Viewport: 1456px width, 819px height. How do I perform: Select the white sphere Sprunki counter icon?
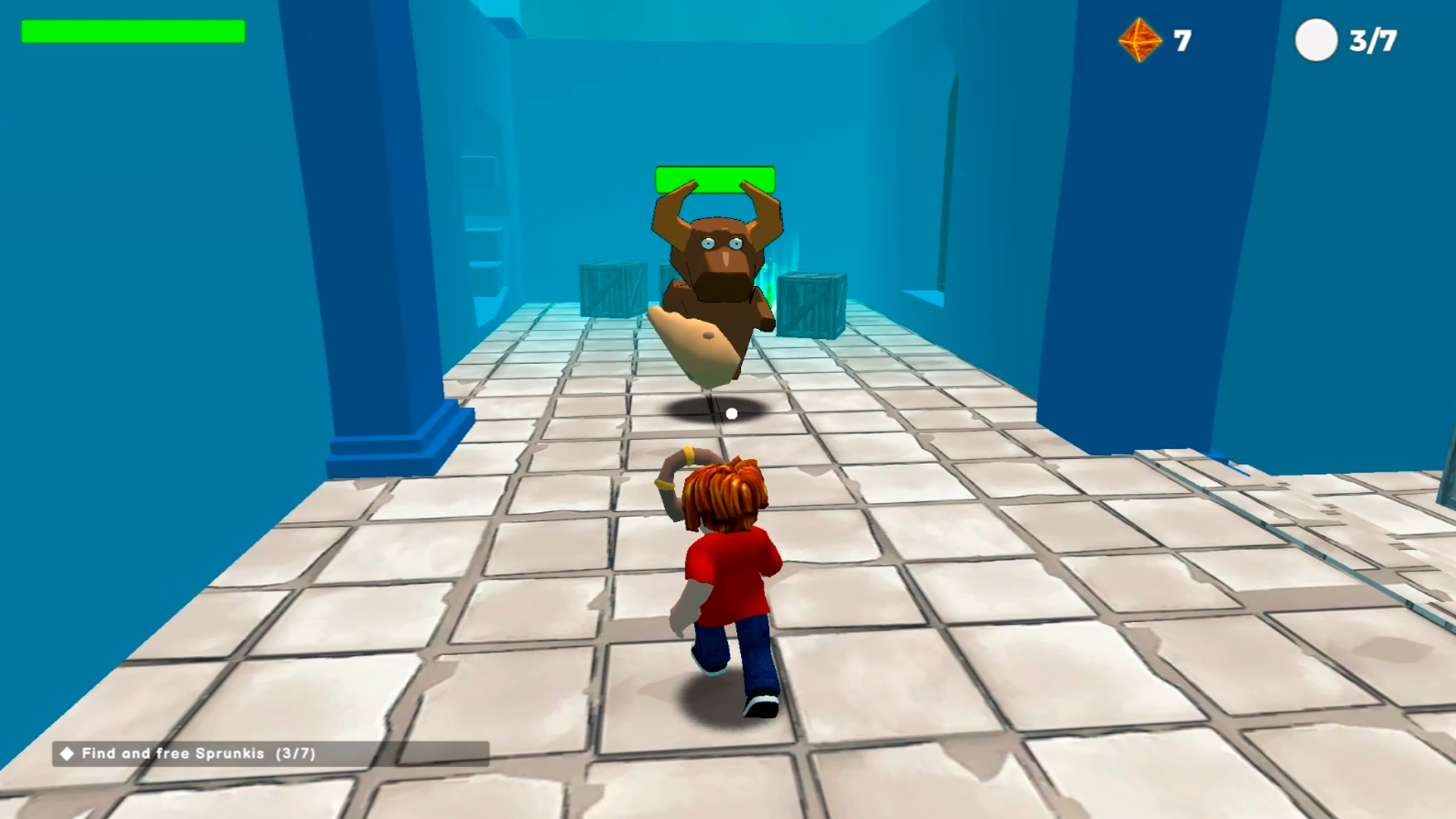(x=1317, y=40)
